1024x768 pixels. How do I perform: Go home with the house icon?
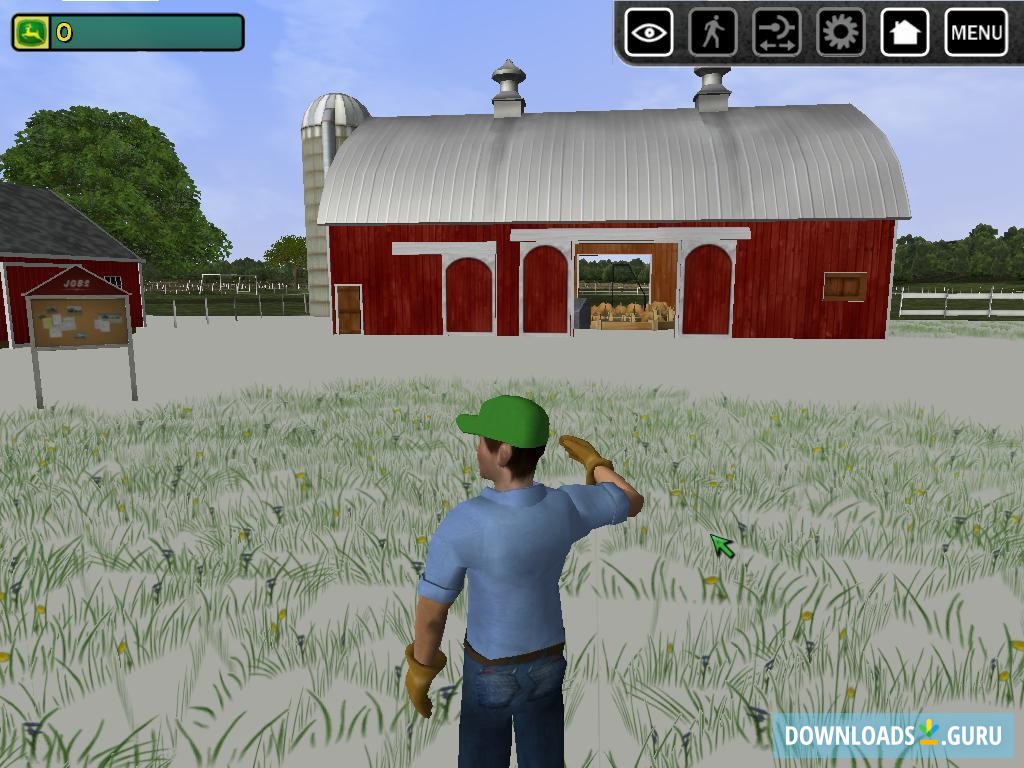905,33
